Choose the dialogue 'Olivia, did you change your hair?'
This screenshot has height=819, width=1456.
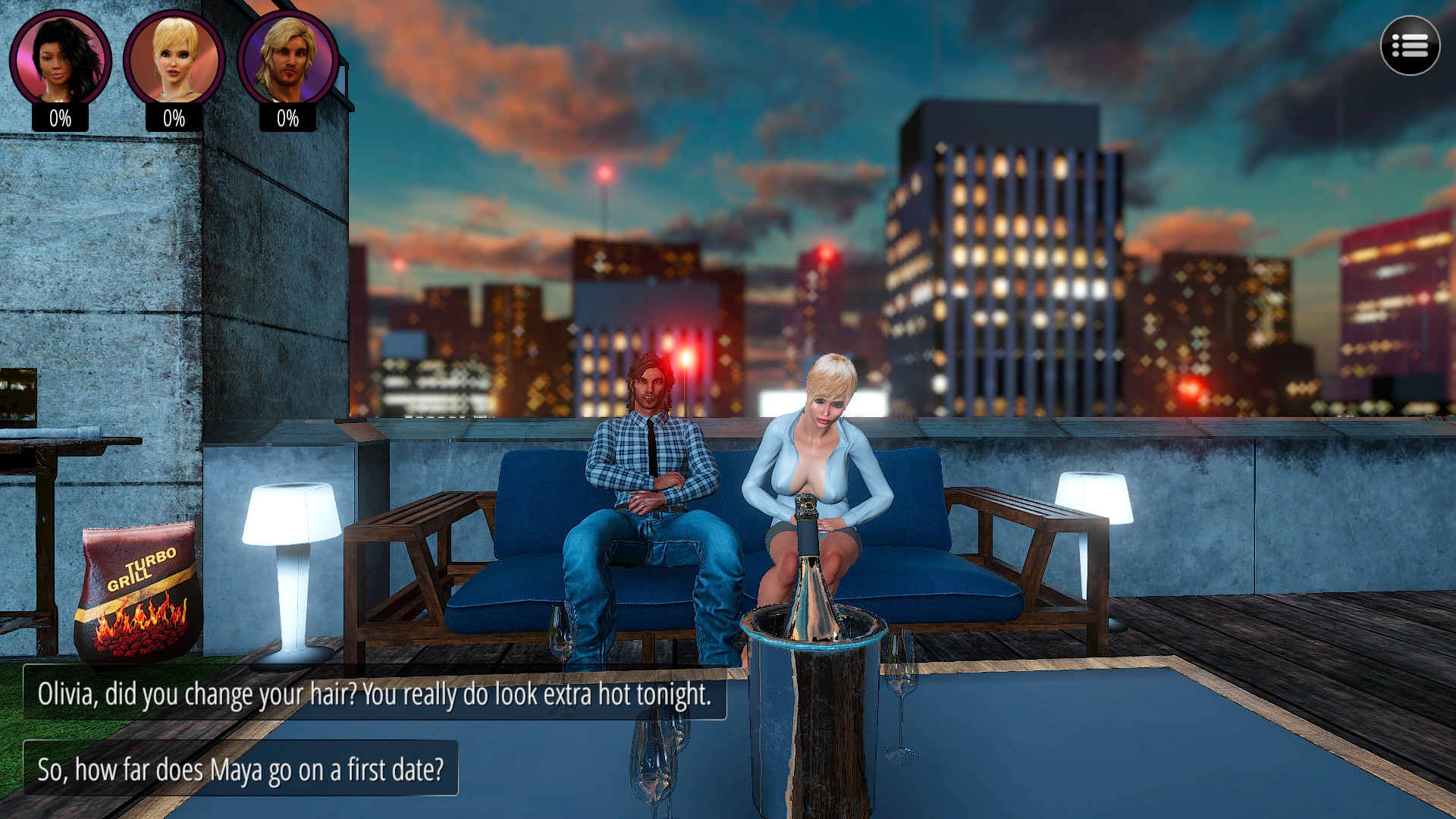(376, 692)
